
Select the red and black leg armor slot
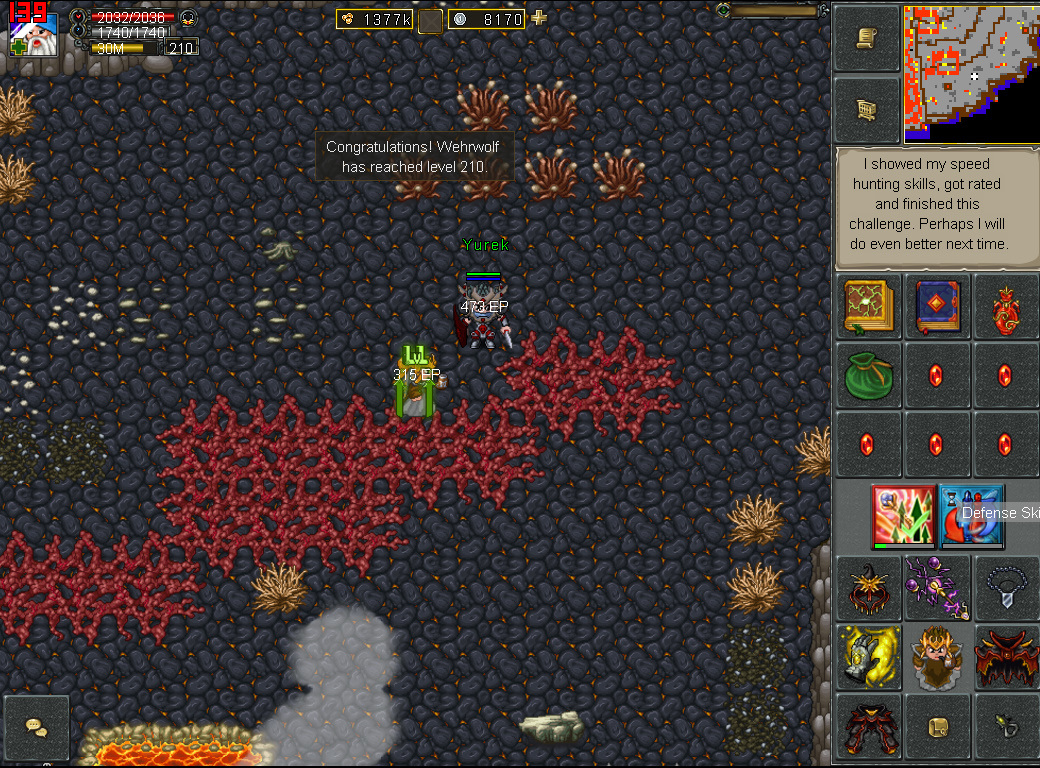tap(866, 727)
